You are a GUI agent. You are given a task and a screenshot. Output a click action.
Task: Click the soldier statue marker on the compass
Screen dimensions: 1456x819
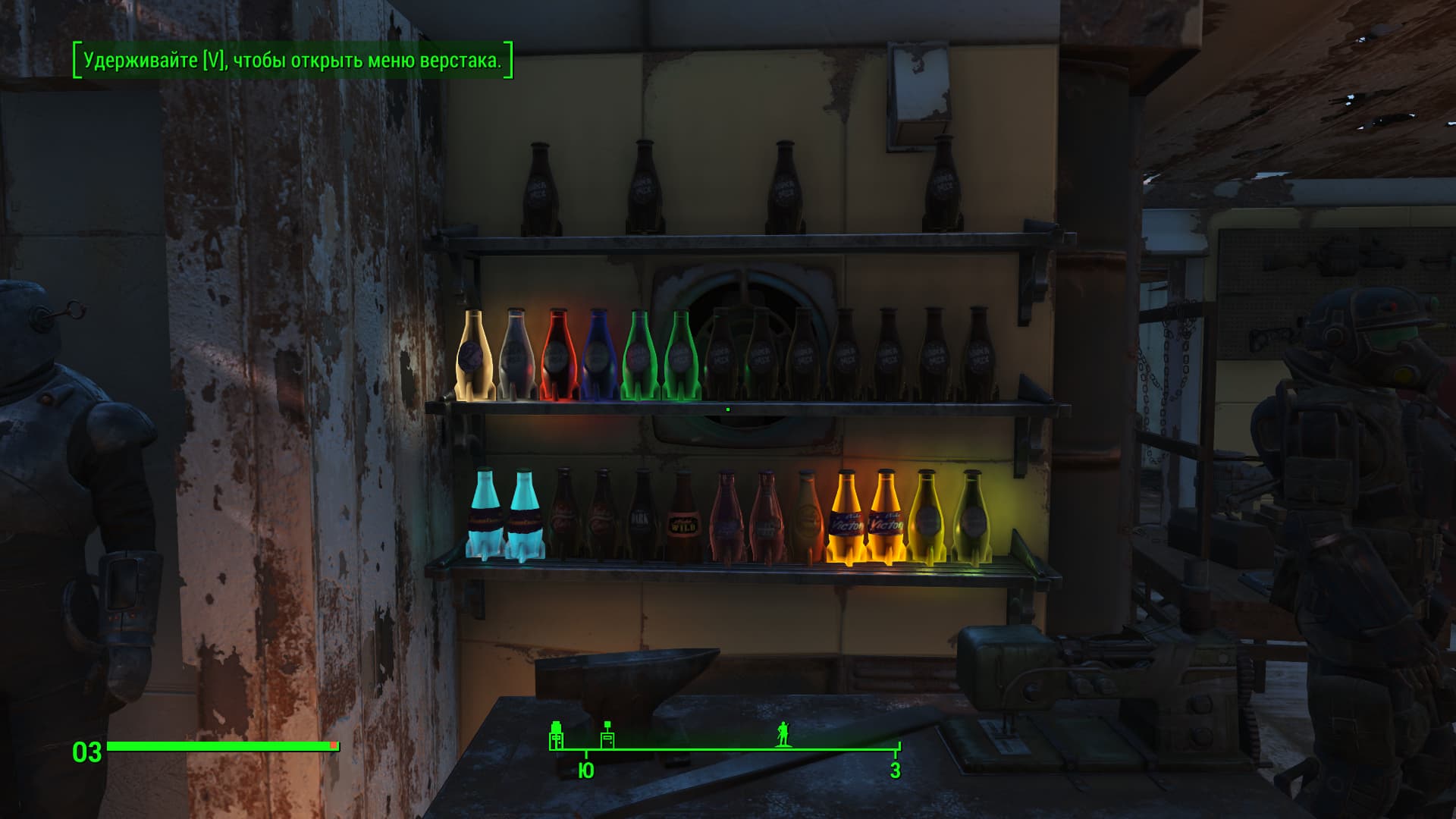pyautogui.click(x=783, y=734)
